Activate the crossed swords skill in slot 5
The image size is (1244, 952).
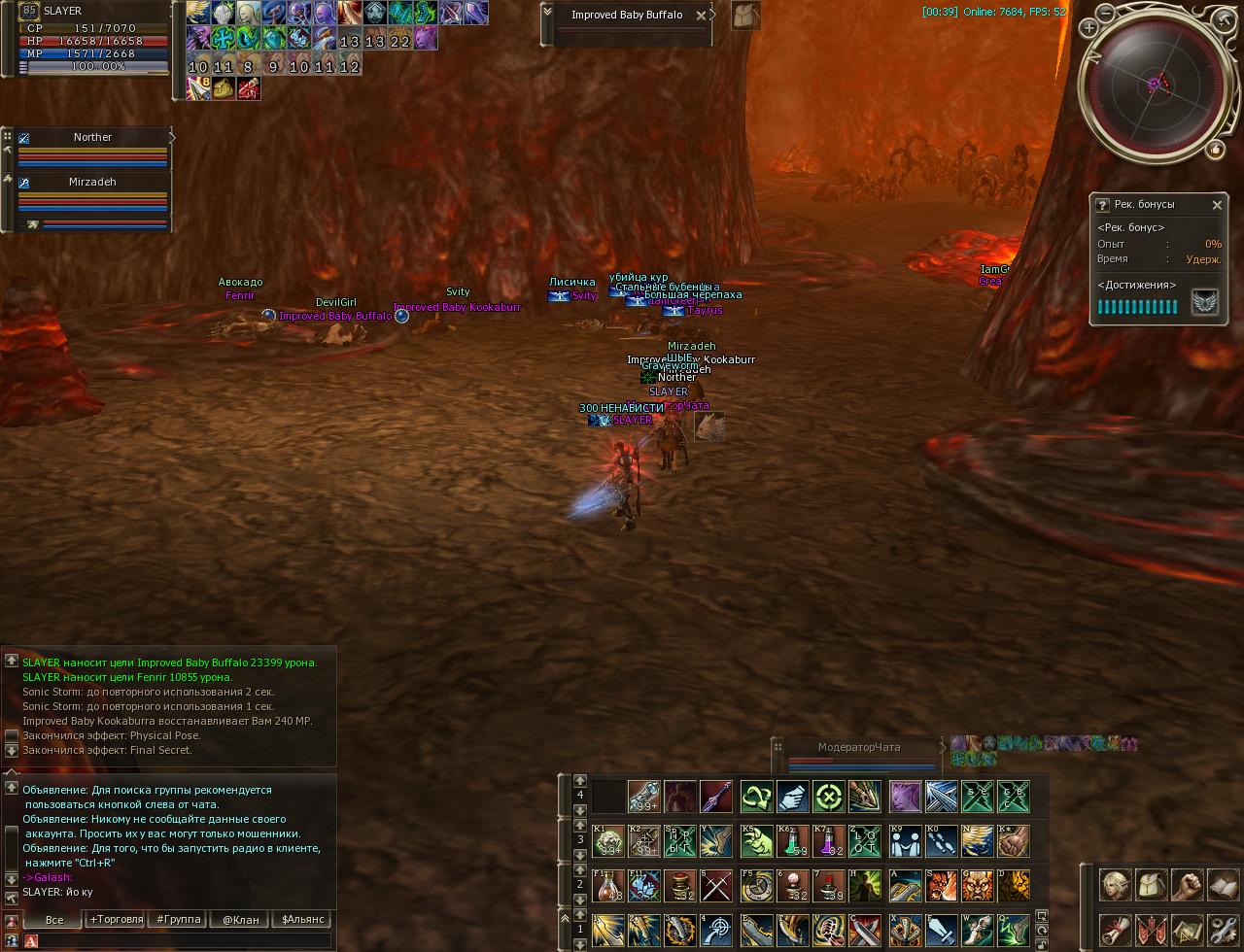tap(716, 886)
